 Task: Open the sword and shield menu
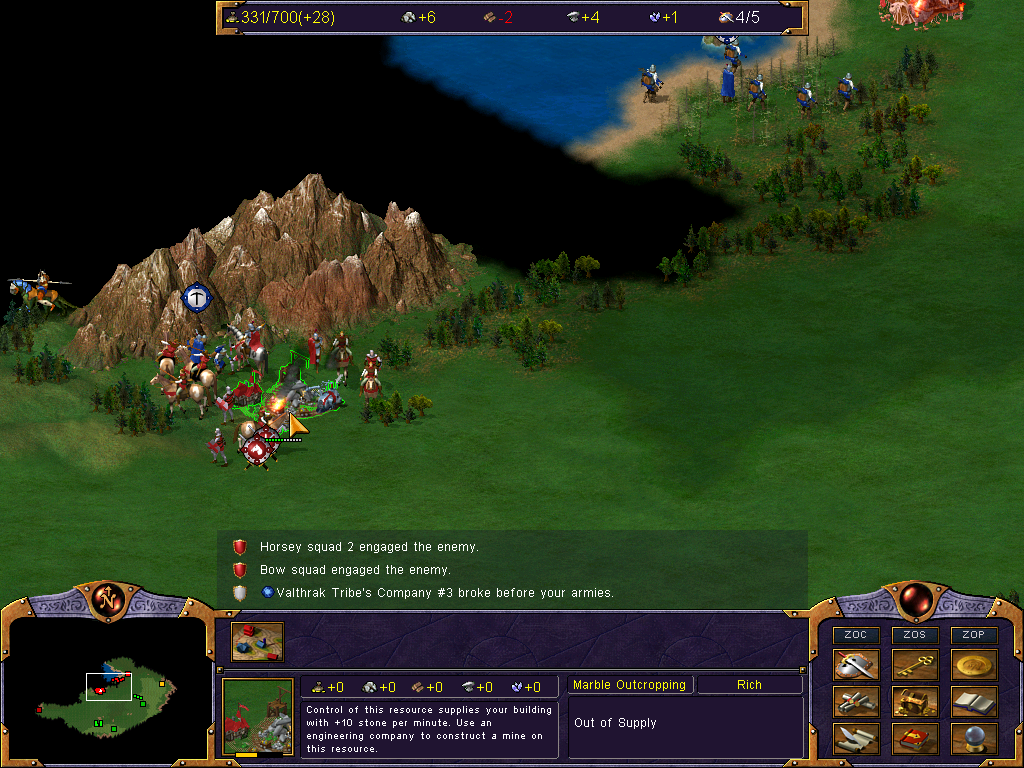click(856, 665)
